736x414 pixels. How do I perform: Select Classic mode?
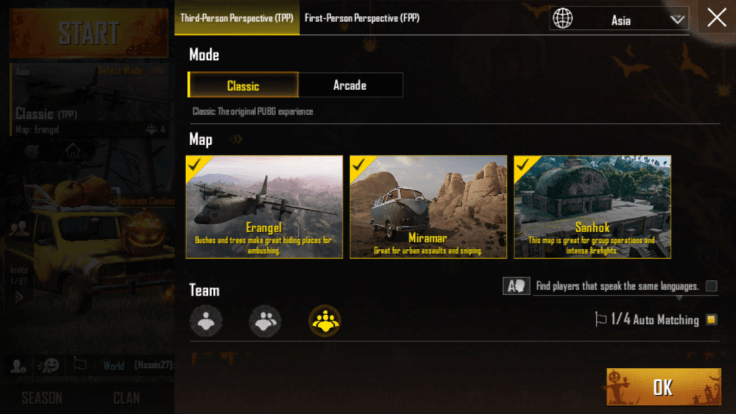click(x=243, y=85)
